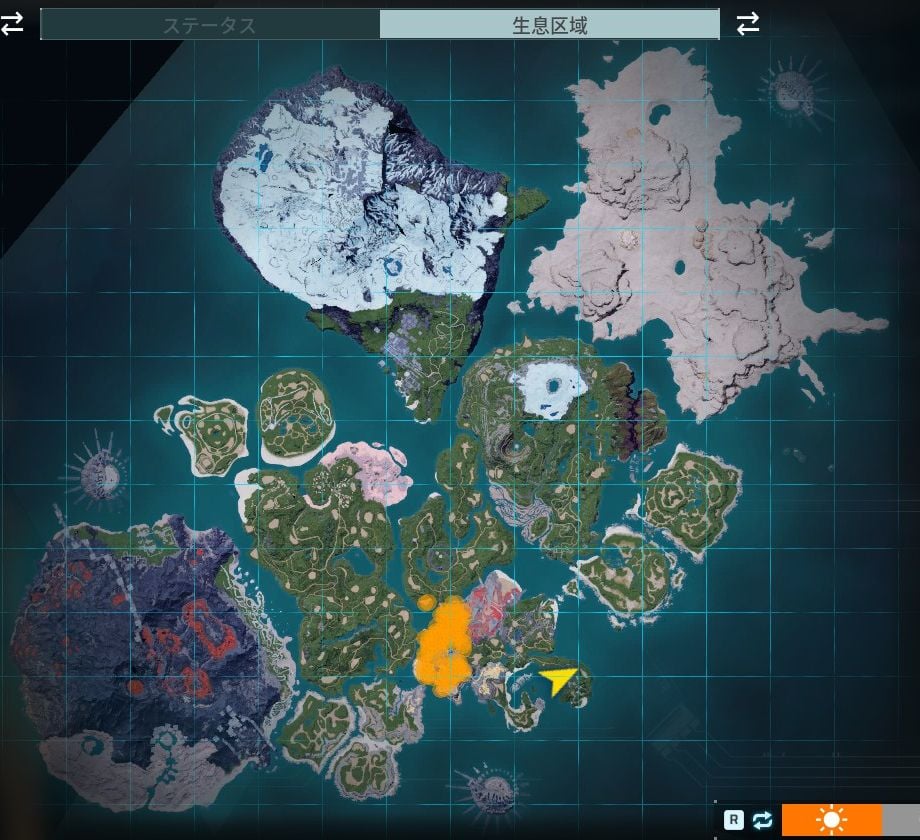Click the swap arrows right of 生息区域
The image size is (920, 840).
747,24
